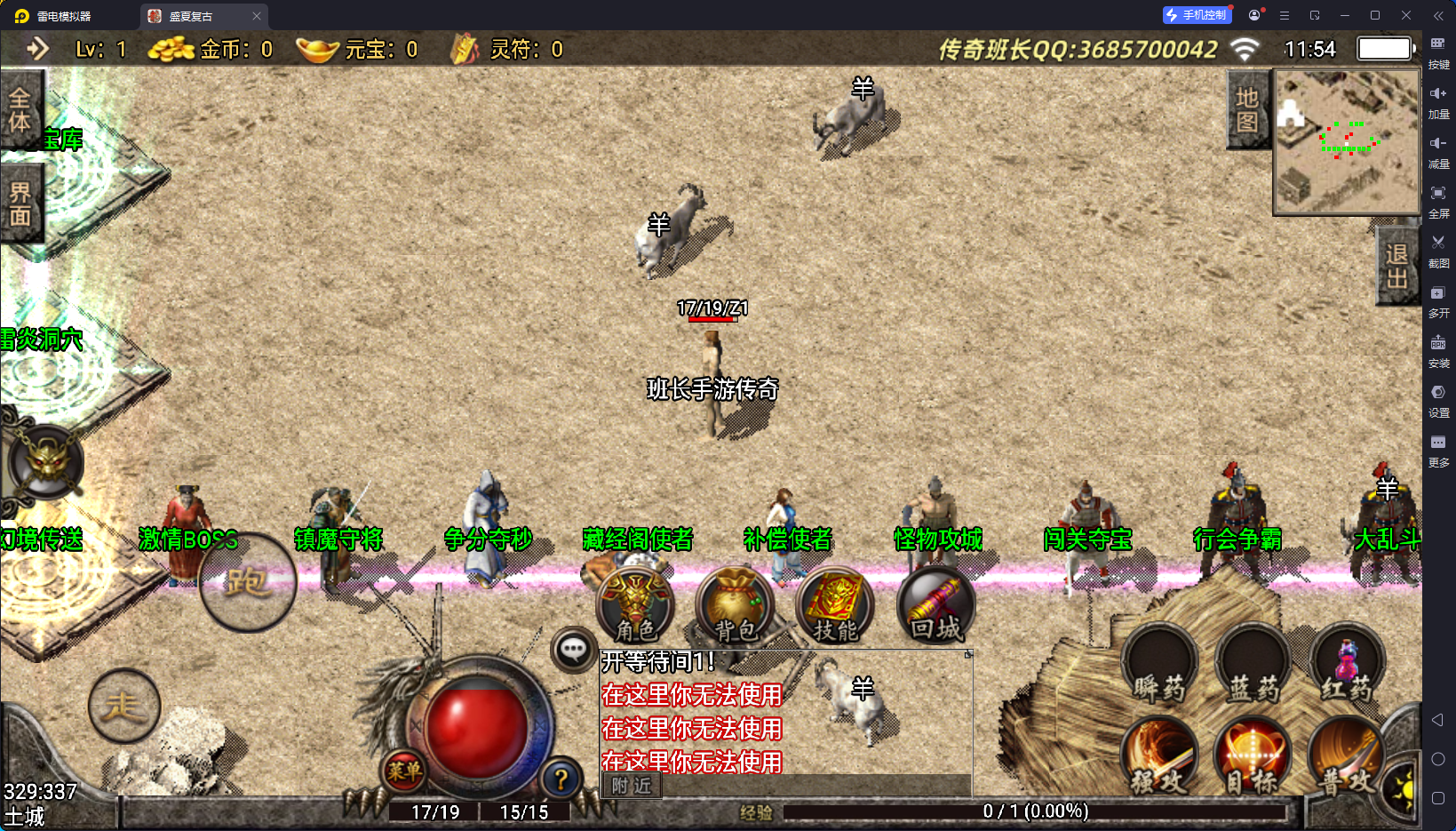
Task: Open the 技能 skills book
Action: [x=835, y=604]
